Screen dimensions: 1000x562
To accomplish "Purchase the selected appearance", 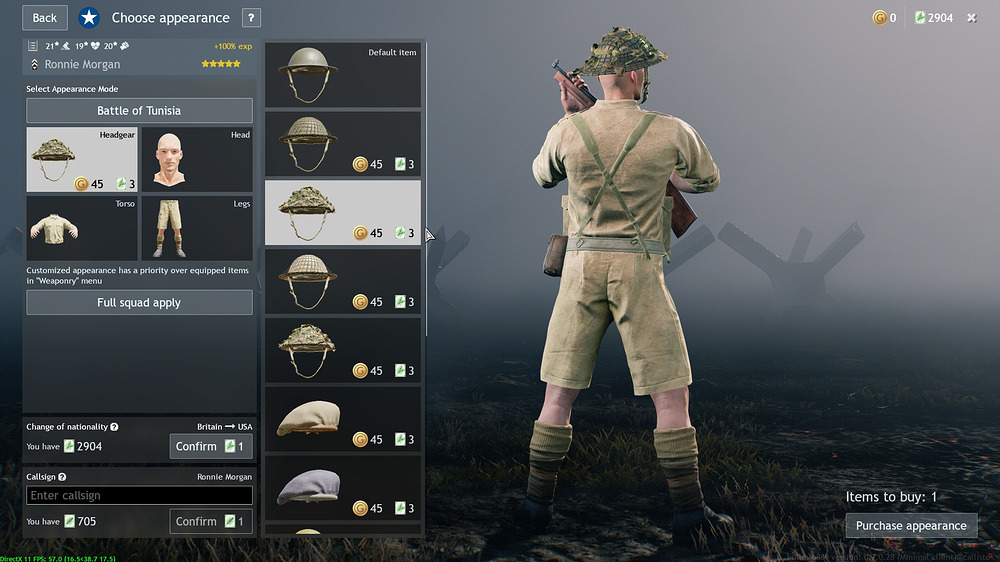I will pos(911,525).
